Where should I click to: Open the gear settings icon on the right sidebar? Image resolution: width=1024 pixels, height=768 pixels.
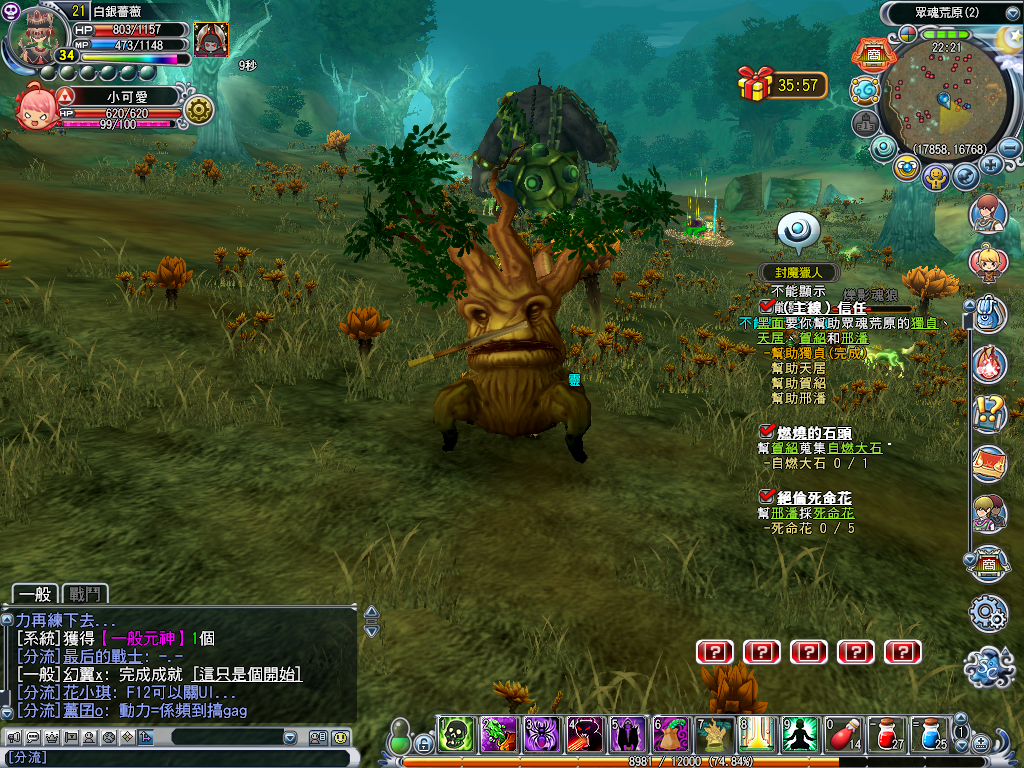pos(989,612)
